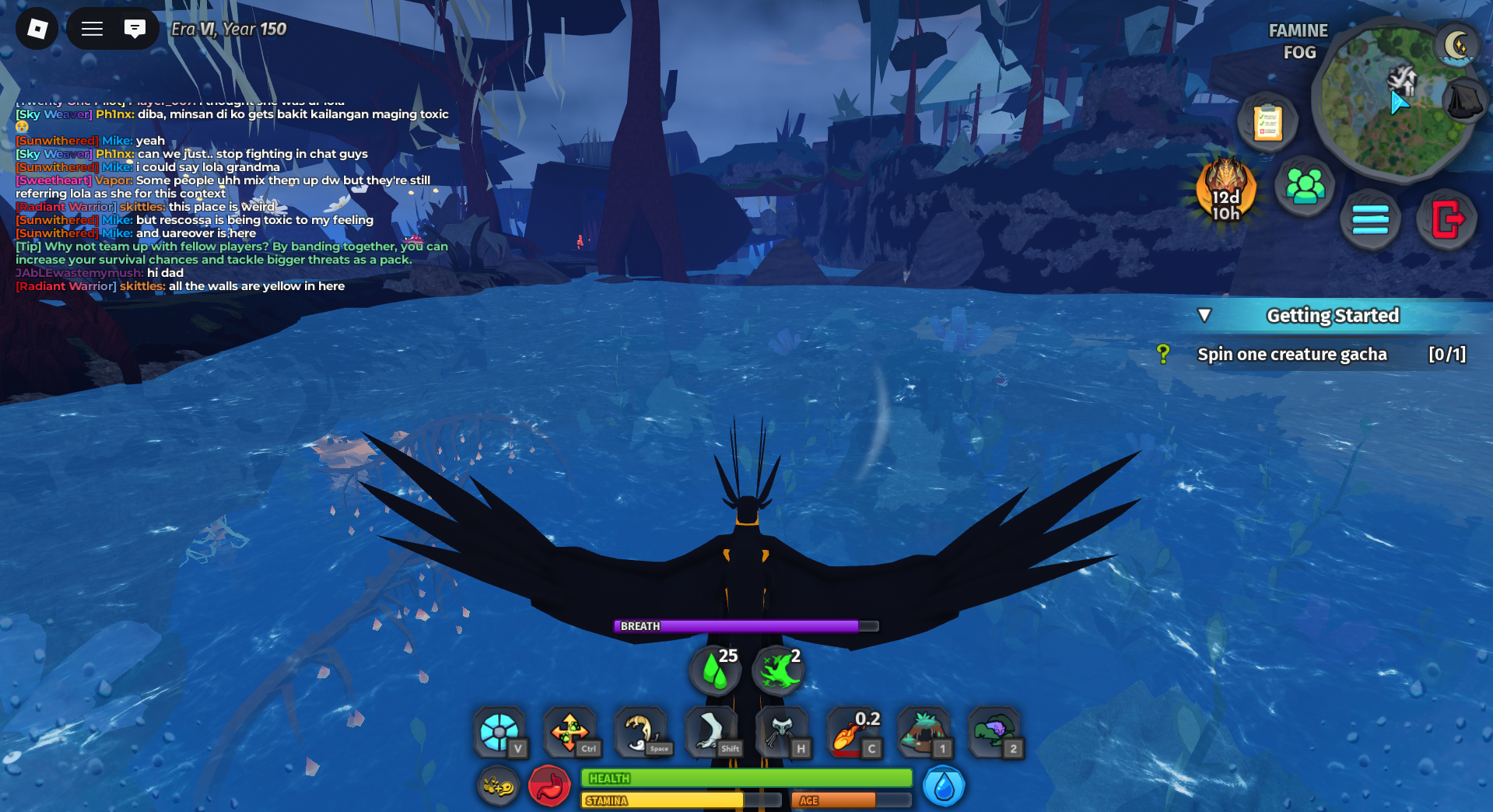This screenshot has height=812, width=1493.
Task: Click the crescent moon night indicator
Action: (x=1457, y=46)
